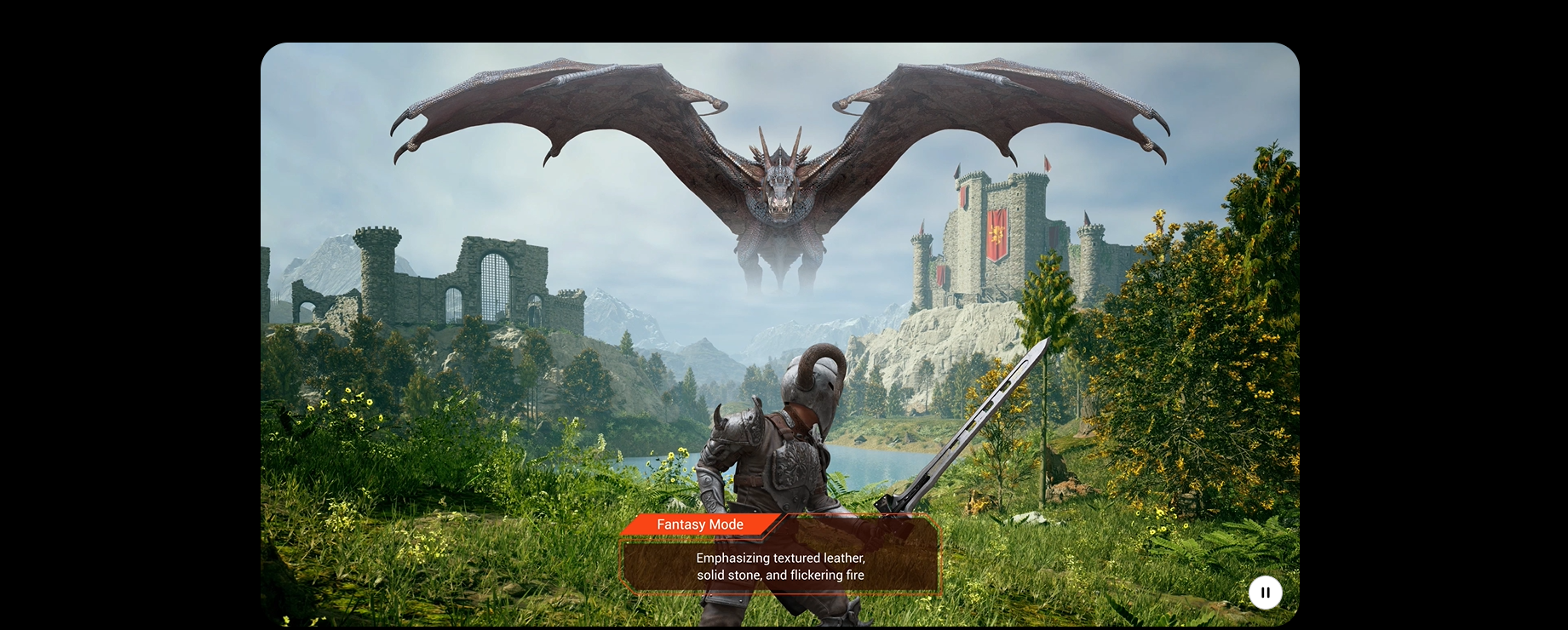Image resolution: width=1568 pixels, height=630 pixels.
Task: Pause the video with the round pause button
Action: [1265, 593]
